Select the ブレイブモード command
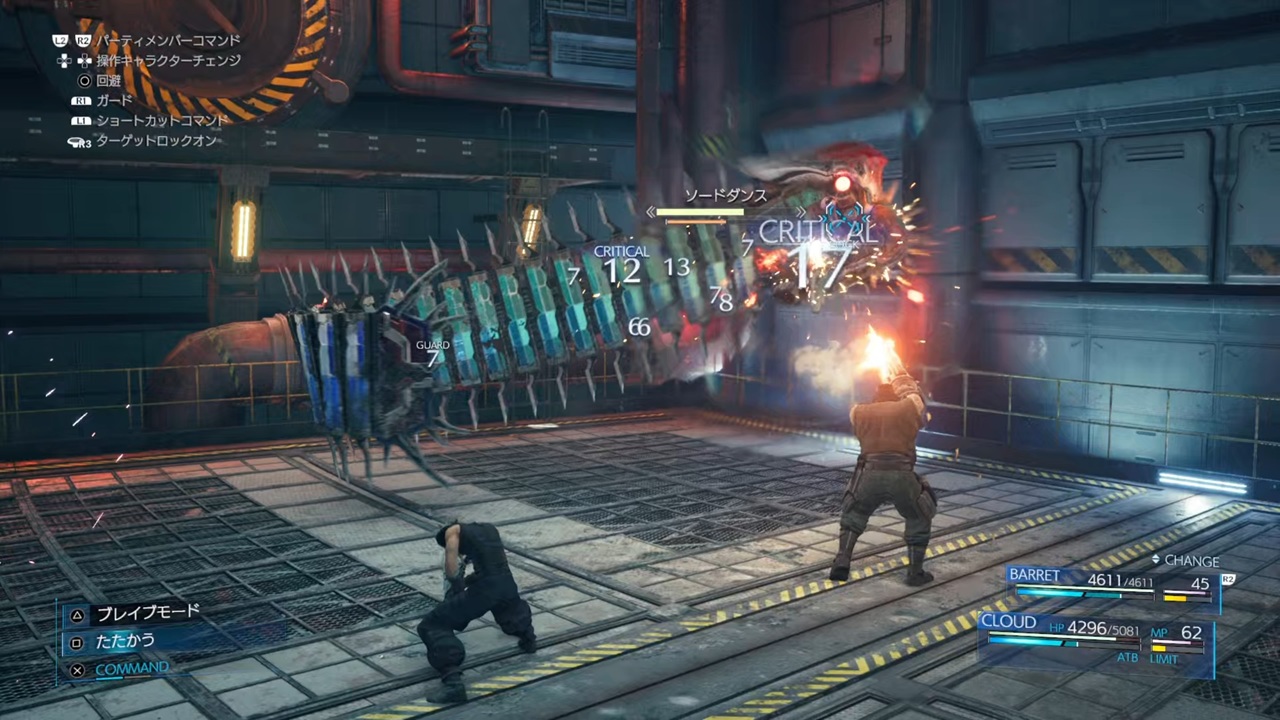 pos(147,613)
